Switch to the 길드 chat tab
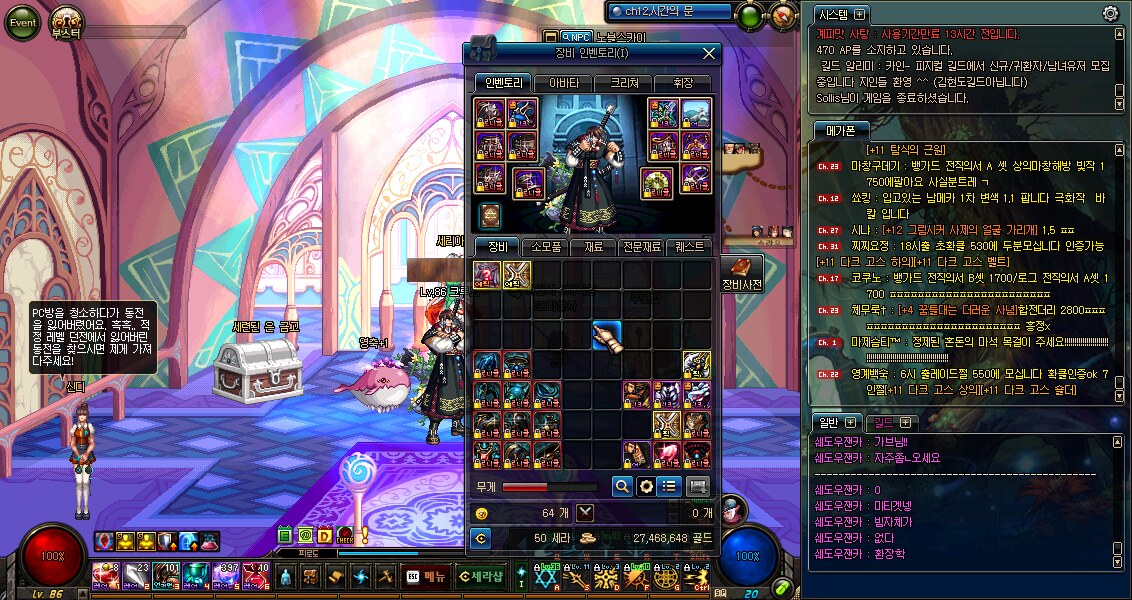 [x=882, y=422]
